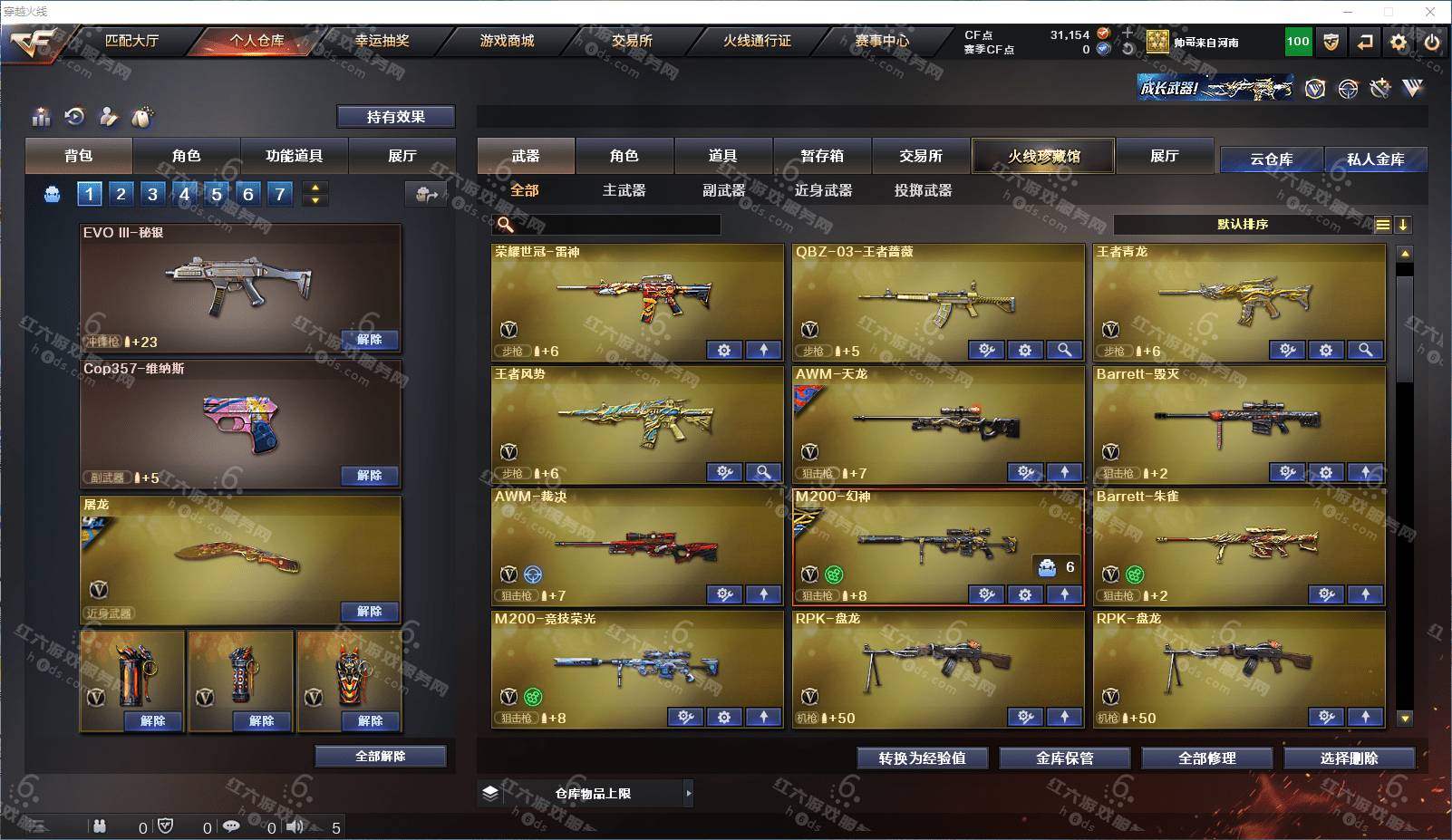Viewport: 1452px width, 840px height.
Task: Filter by 投掷武器 category
Action: coord(923,190)
